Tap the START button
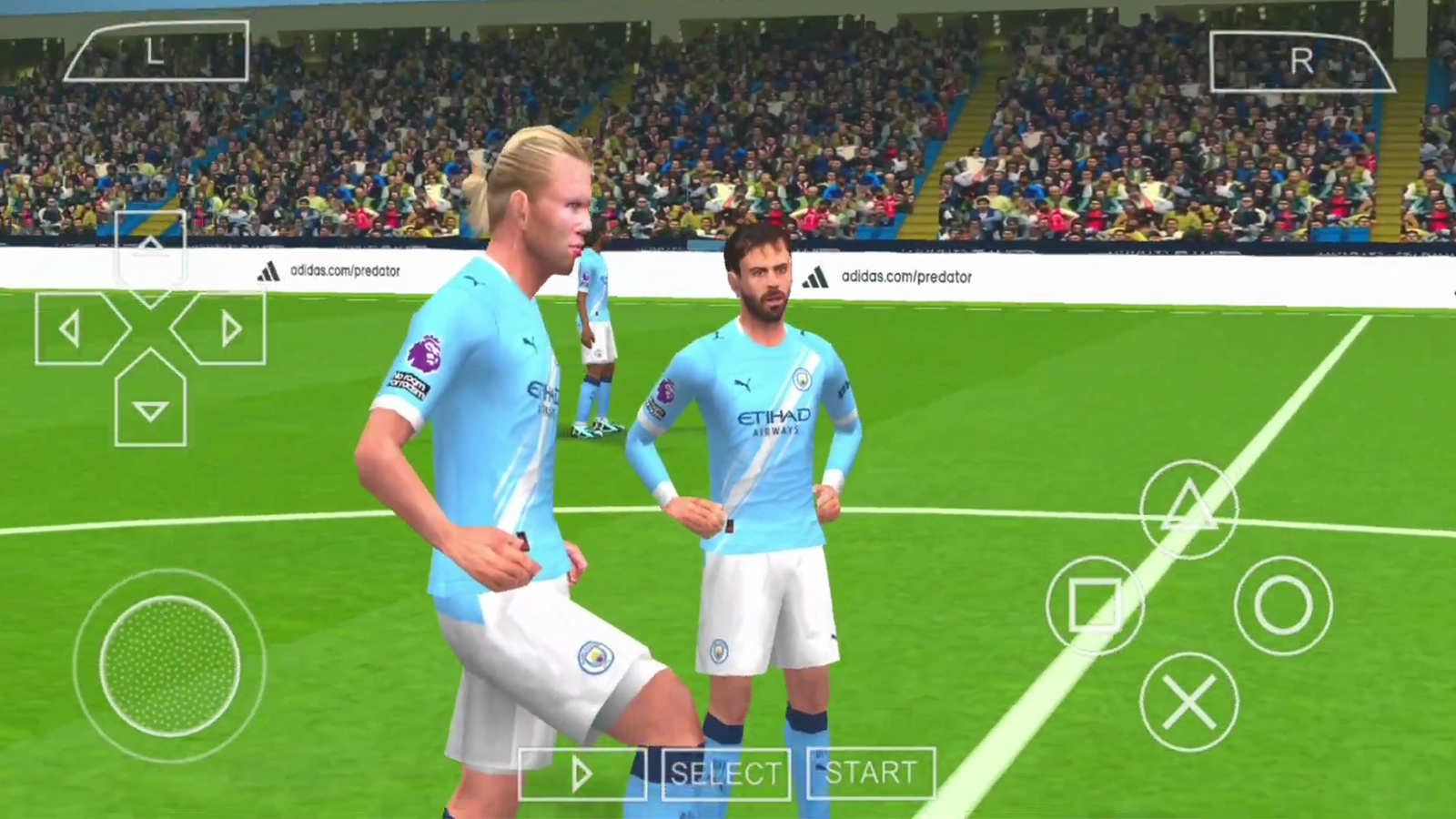 pyautogui.click(x=870, y=774)
